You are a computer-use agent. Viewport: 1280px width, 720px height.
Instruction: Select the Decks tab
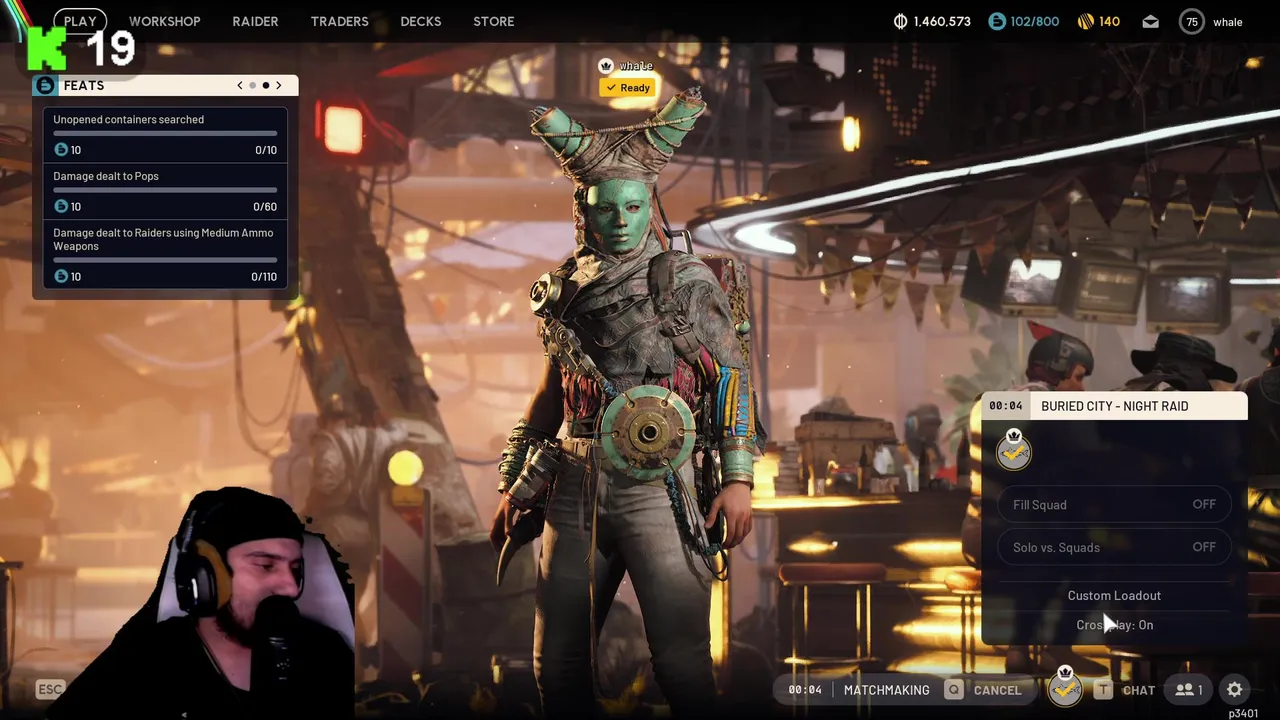(420, 21)
